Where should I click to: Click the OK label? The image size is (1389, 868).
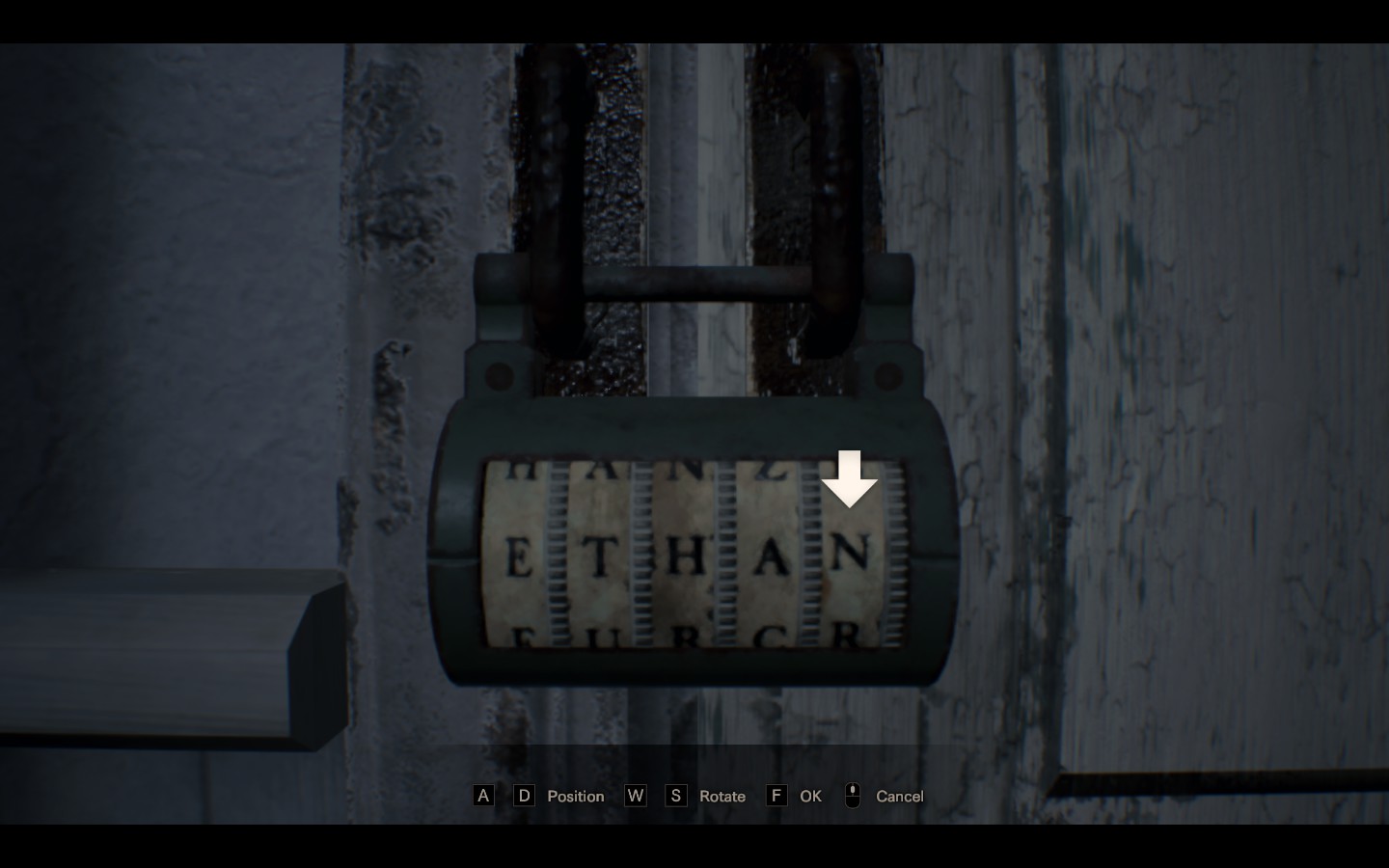[810, 796]
